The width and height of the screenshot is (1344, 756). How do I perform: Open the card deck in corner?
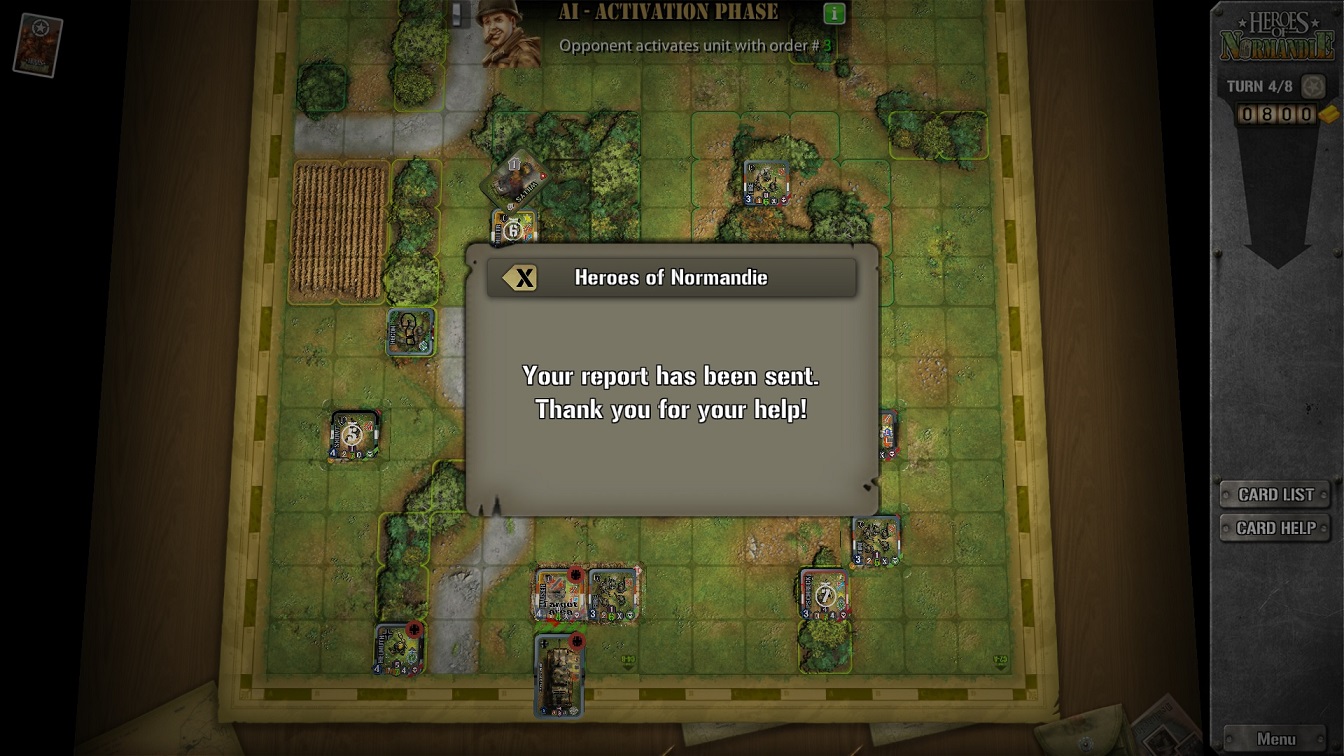(38, 44)
